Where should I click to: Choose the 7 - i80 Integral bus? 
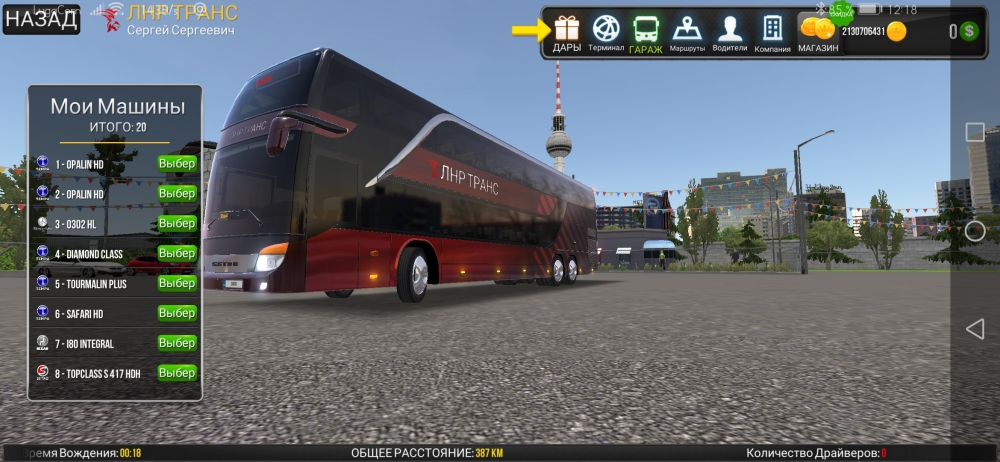177,343
